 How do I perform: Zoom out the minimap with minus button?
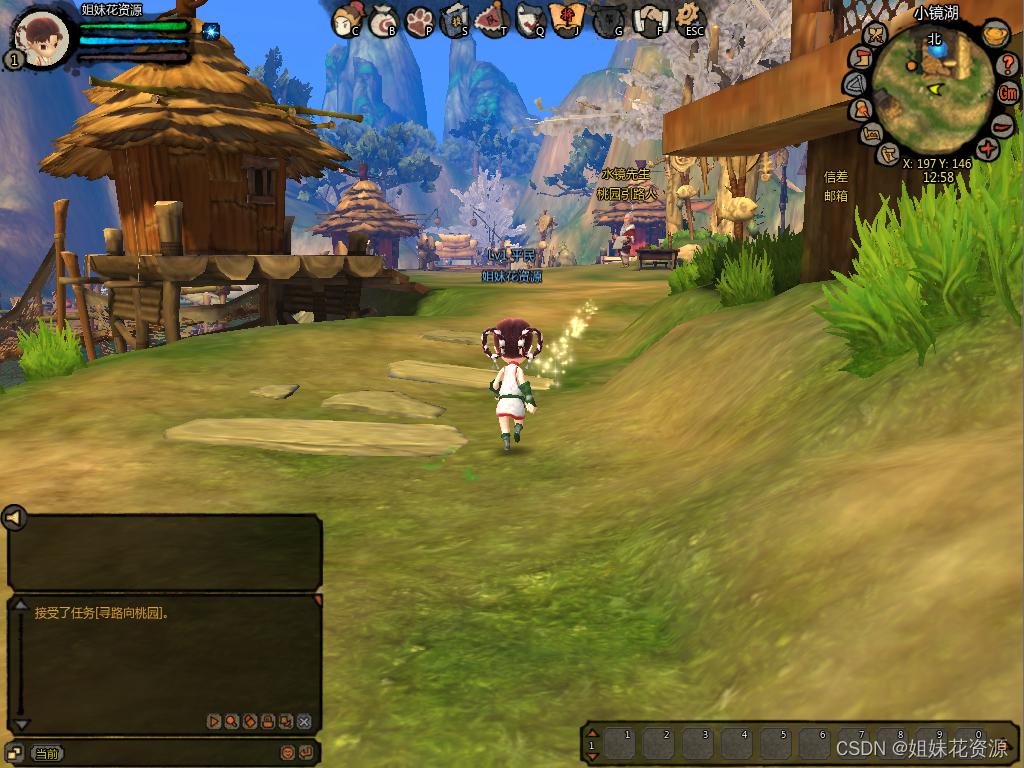coord(1003,125)
